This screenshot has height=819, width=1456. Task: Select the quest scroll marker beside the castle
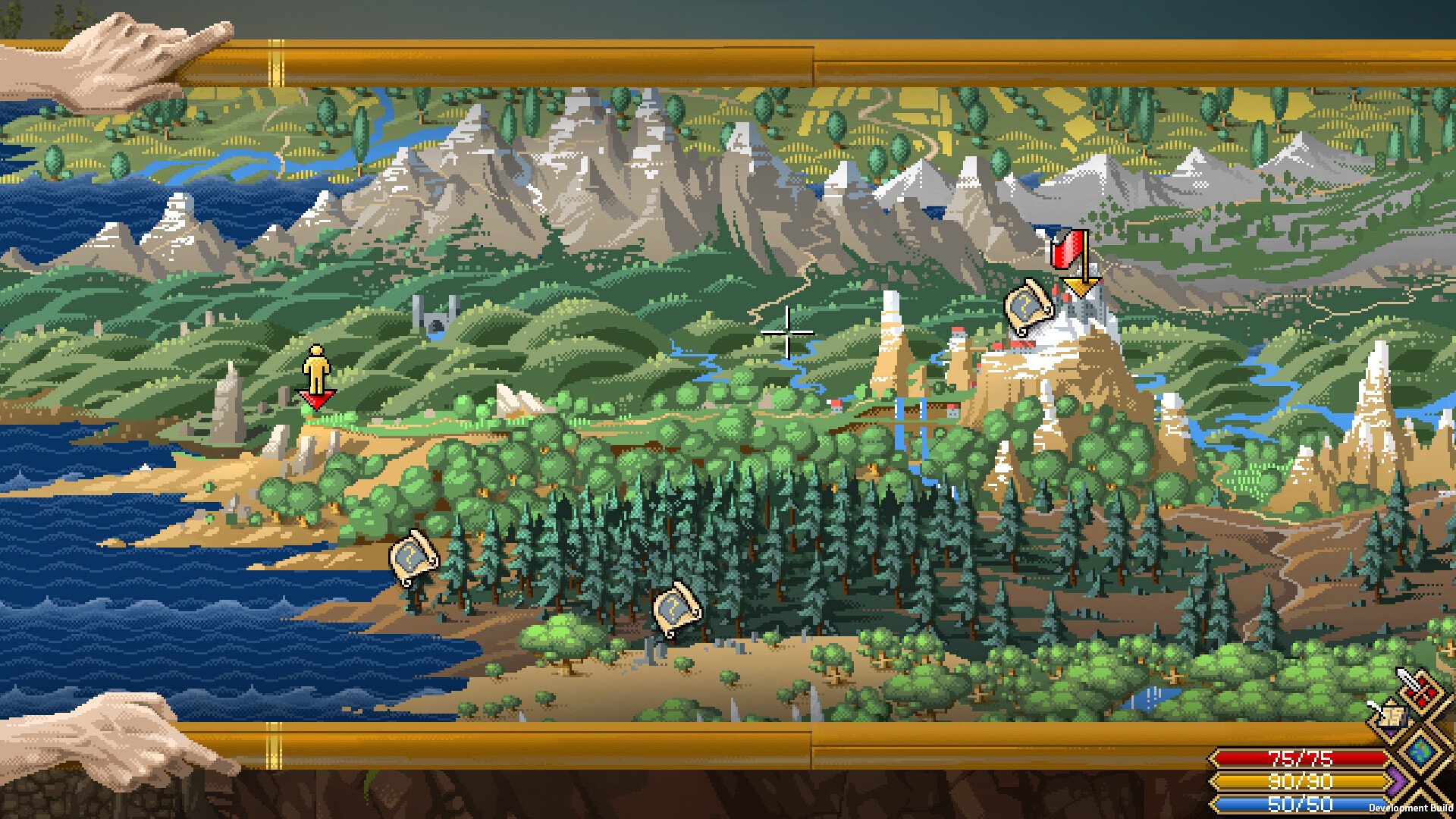click(1027, 306)
